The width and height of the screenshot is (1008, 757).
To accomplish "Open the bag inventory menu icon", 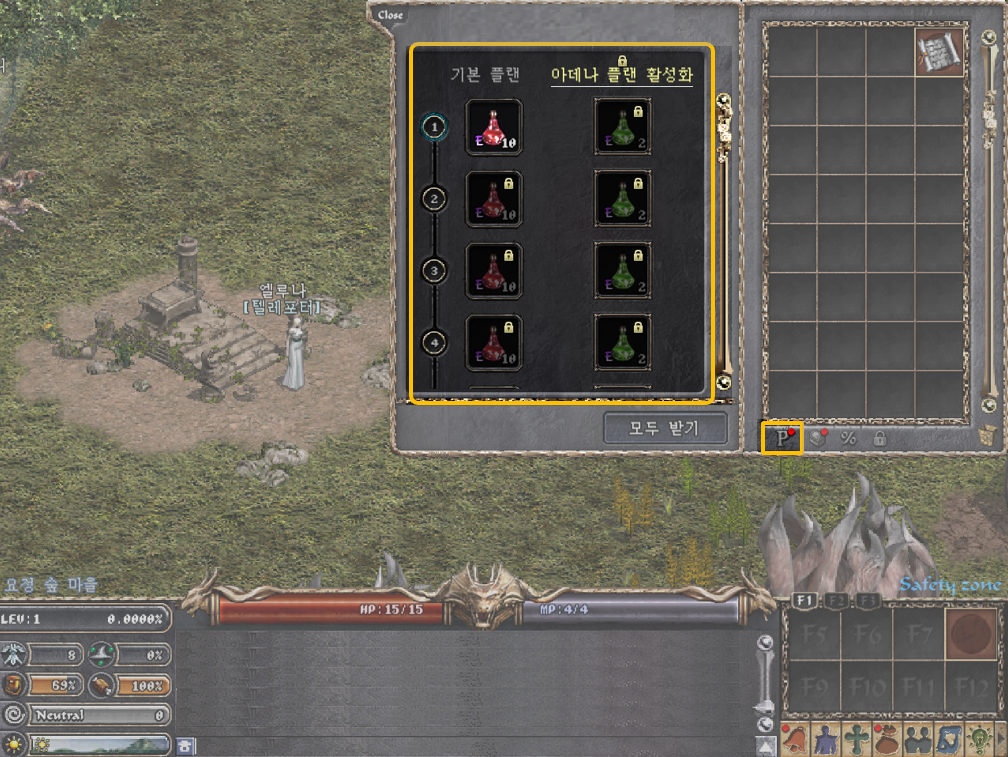I will [887, 739].
